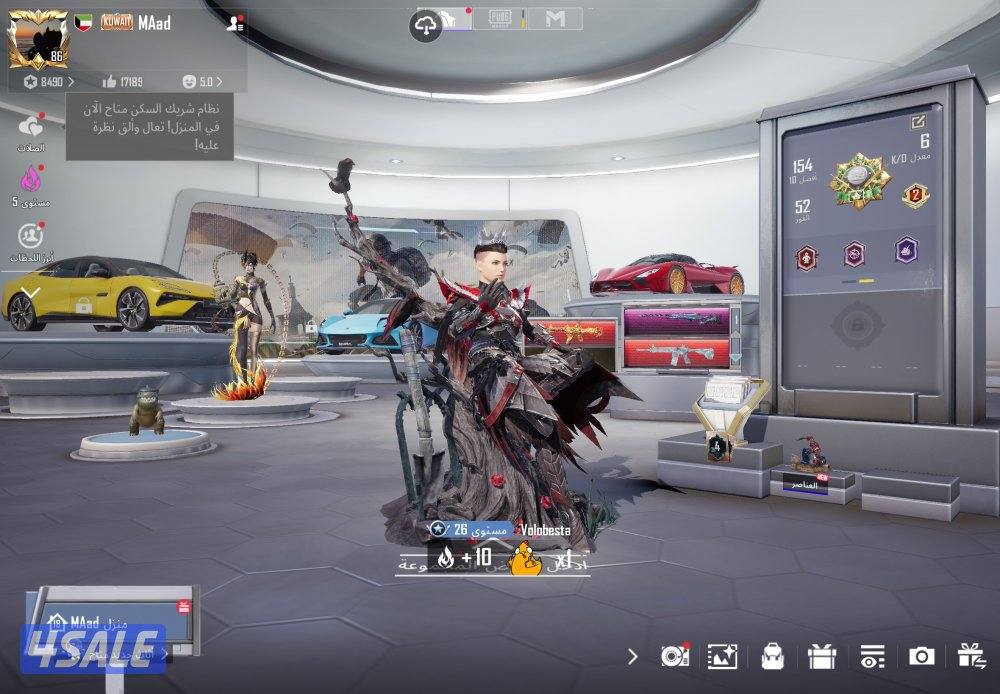Open the 8490 popularity star counter
1000x694 pixels.
point(46,81)
